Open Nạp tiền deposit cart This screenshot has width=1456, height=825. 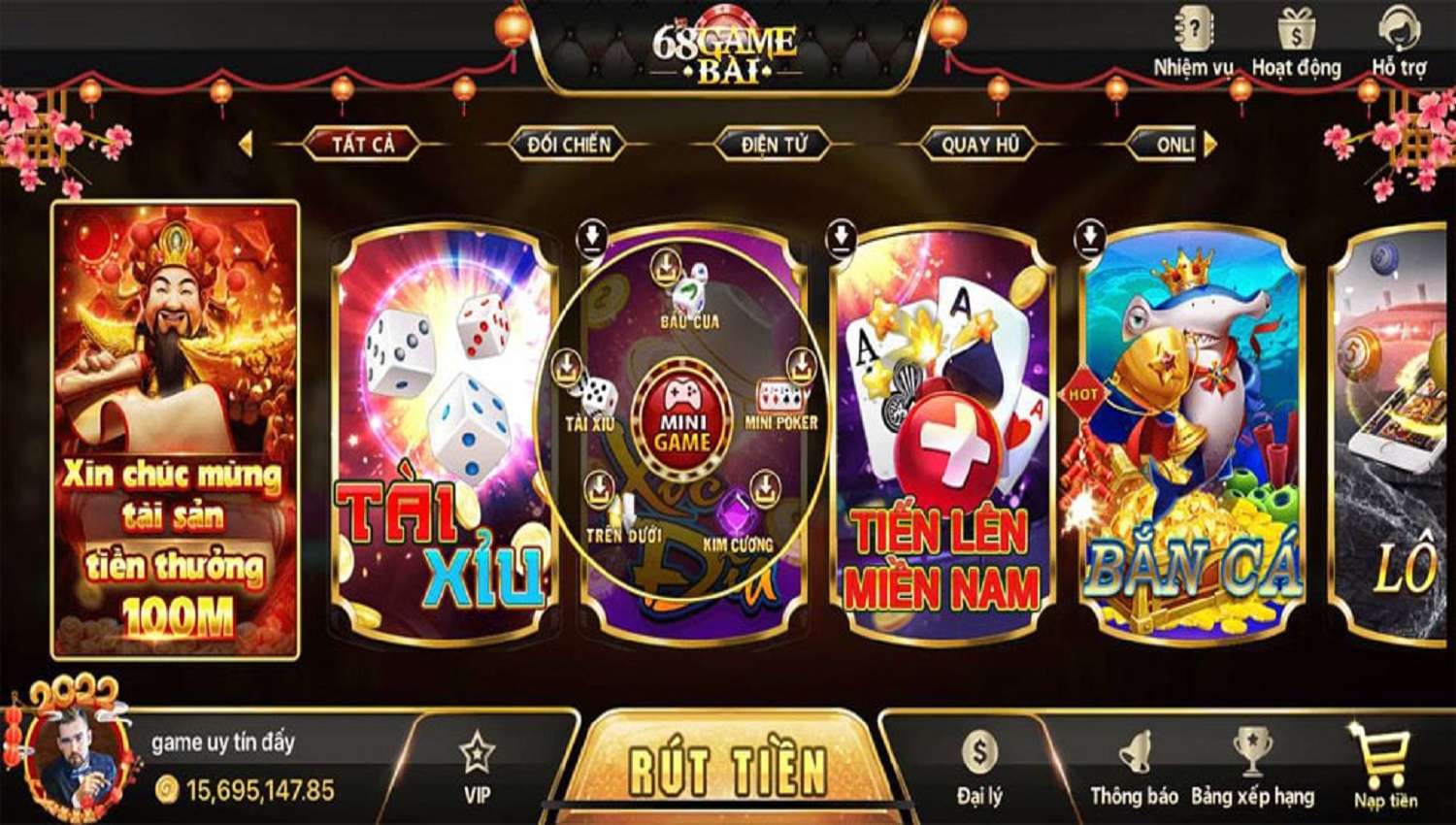(x=1385, y=768)
